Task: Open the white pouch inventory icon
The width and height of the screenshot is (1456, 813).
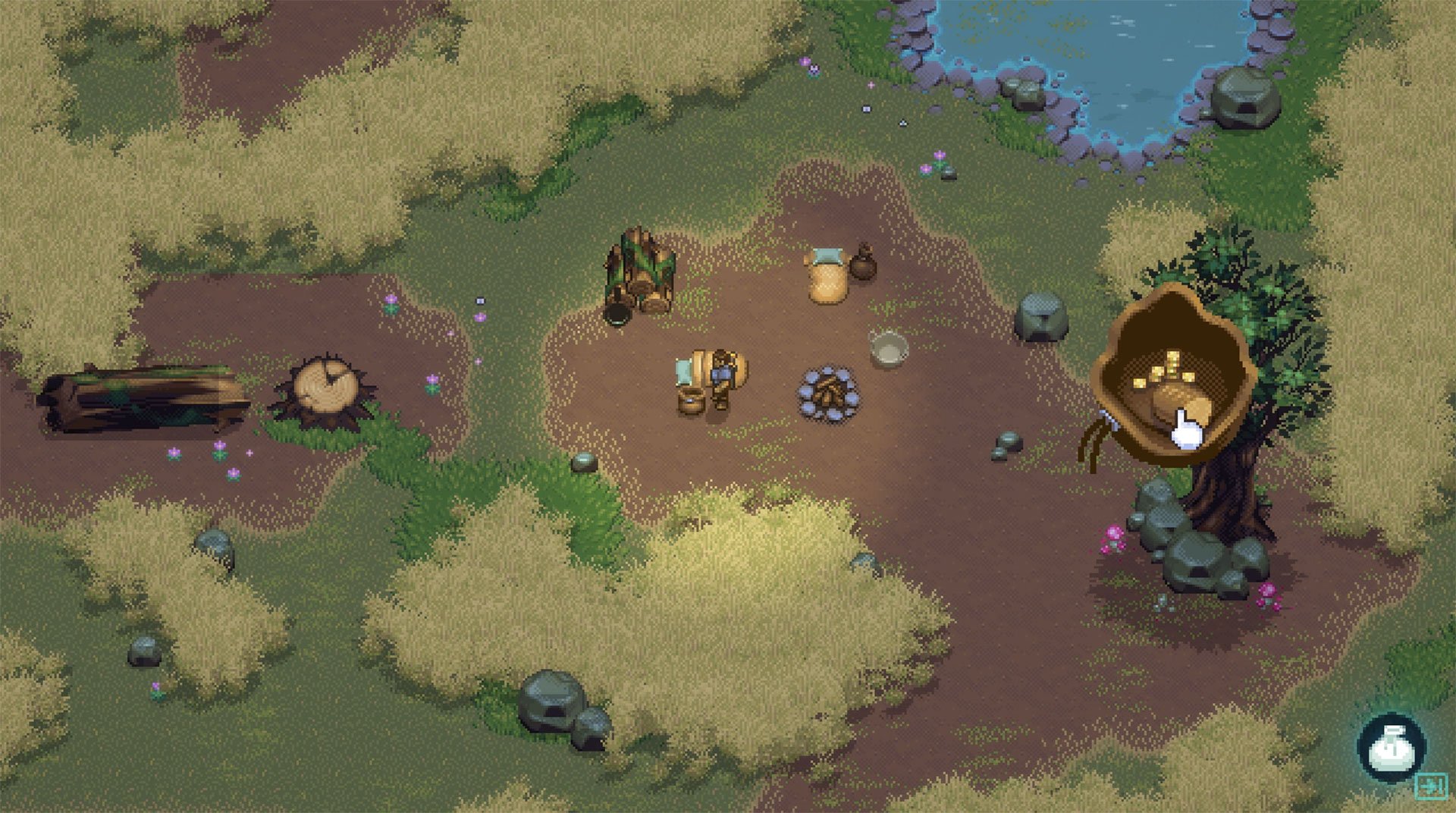Action: (1391, 748)
